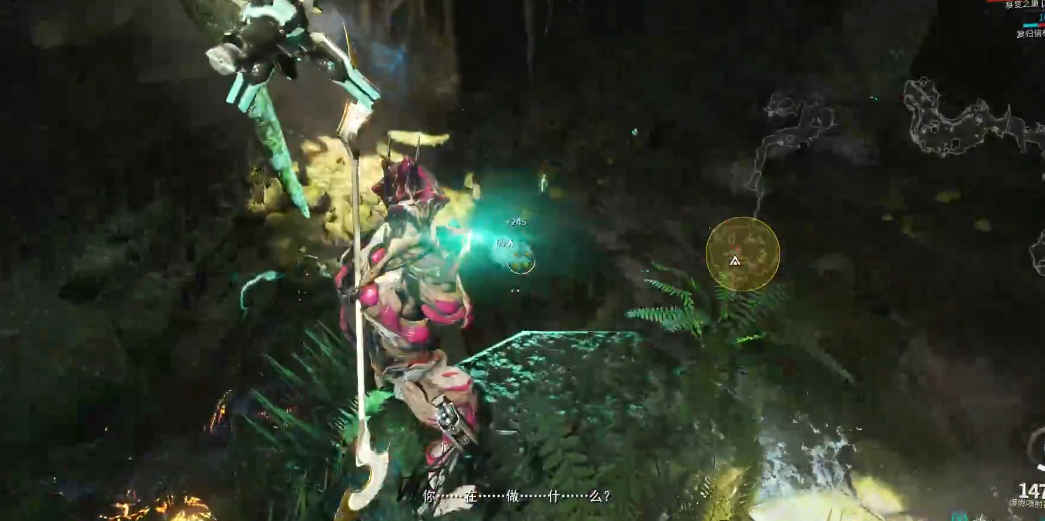
Task: Select the circular enemy target marker
Action: pyautogui.click(x=520, y=262)
